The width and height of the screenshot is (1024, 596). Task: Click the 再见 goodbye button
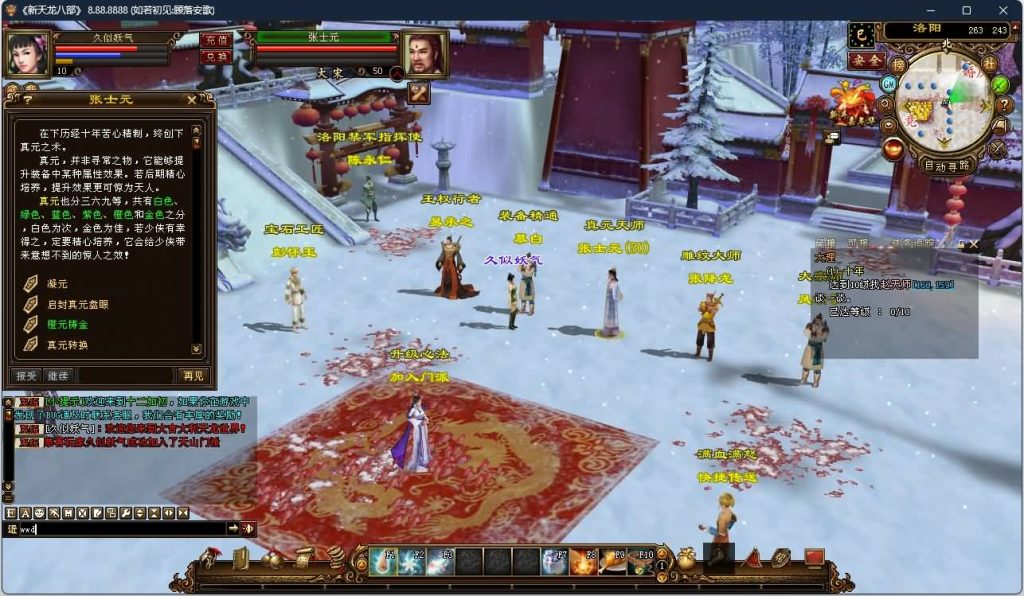coord(193,376)
